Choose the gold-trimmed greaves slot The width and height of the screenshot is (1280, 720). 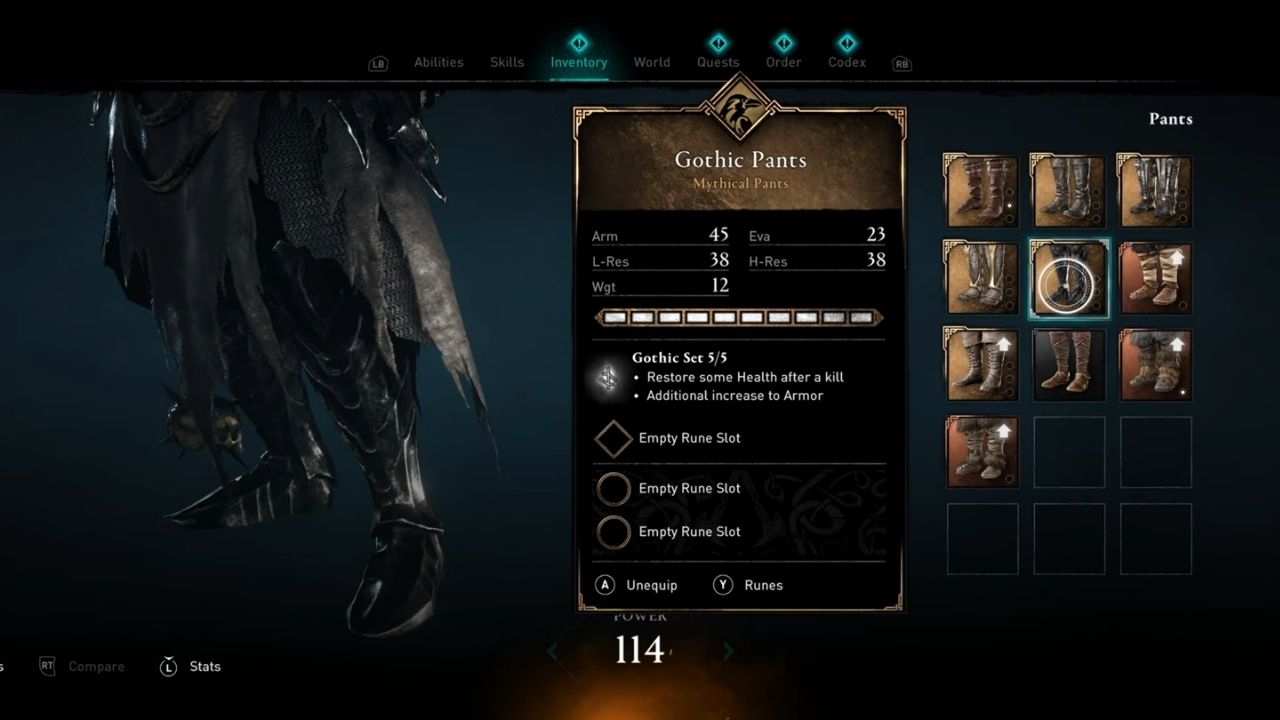coord(982,279)
